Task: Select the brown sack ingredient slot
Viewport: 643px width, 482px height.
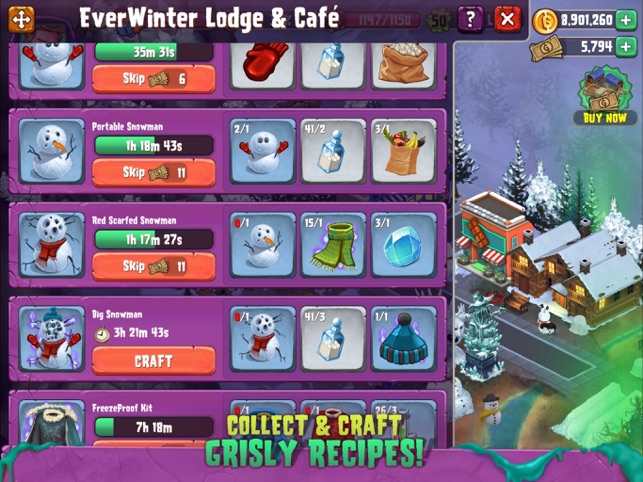Action: pos(403,62)
